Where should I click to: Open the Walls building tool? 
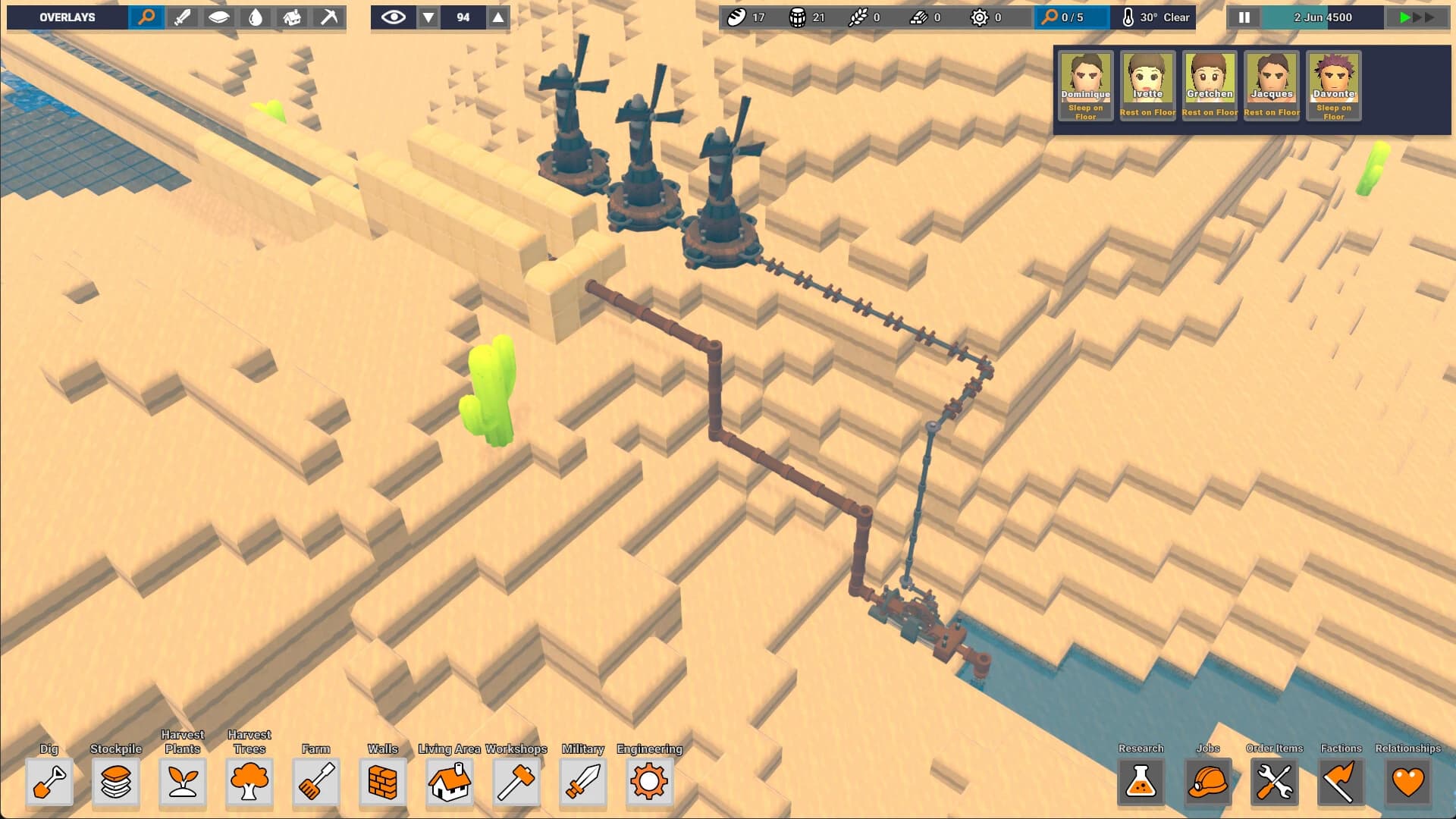point(383,783)
